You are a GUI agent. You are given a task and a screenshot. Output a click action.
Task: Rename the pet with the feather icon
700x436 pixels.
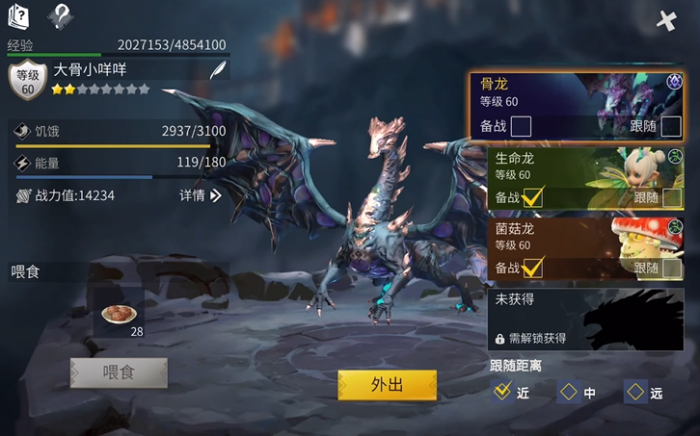217,69
